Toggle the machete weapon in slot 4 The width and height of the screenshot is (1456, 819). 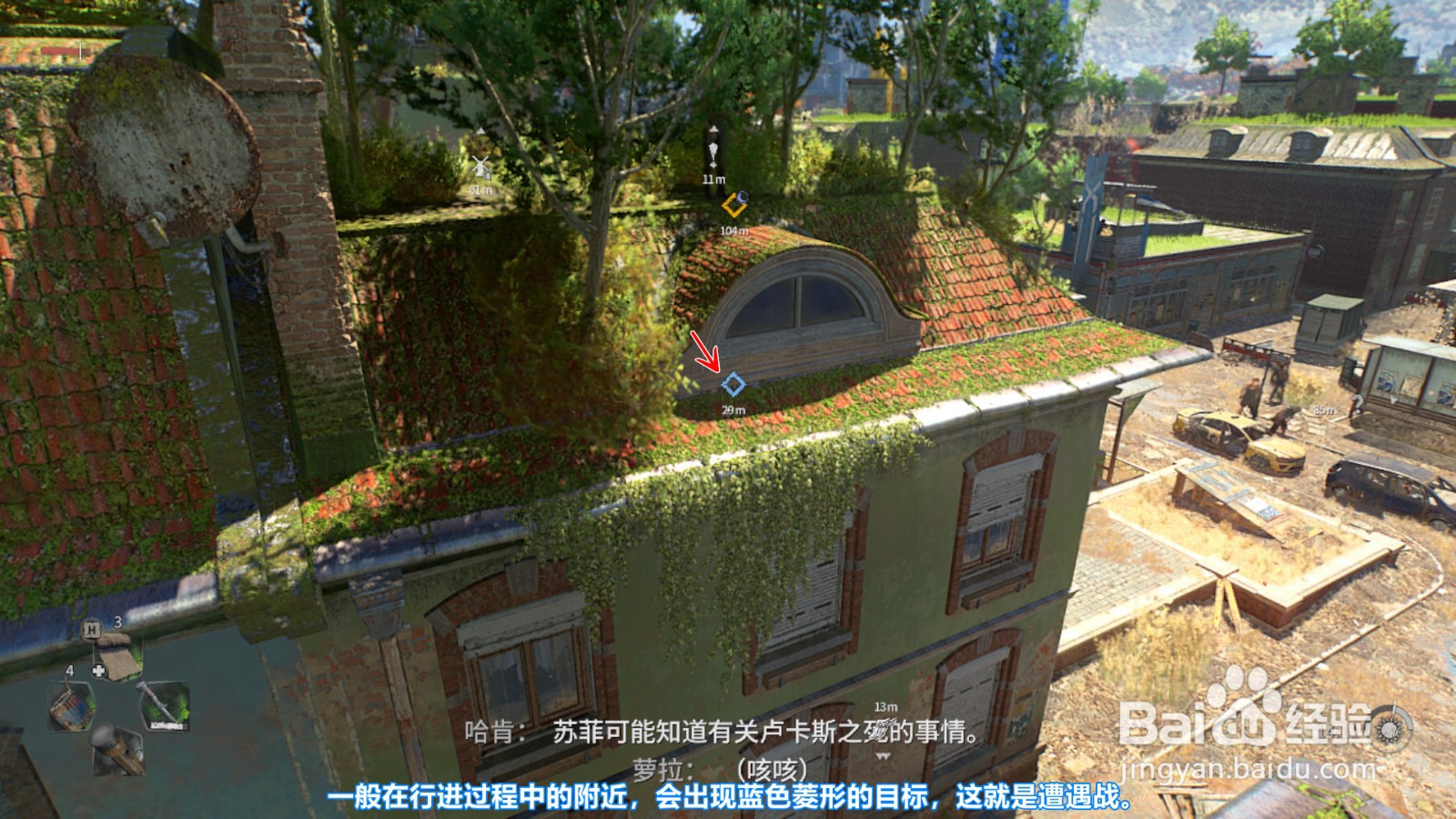167,703
